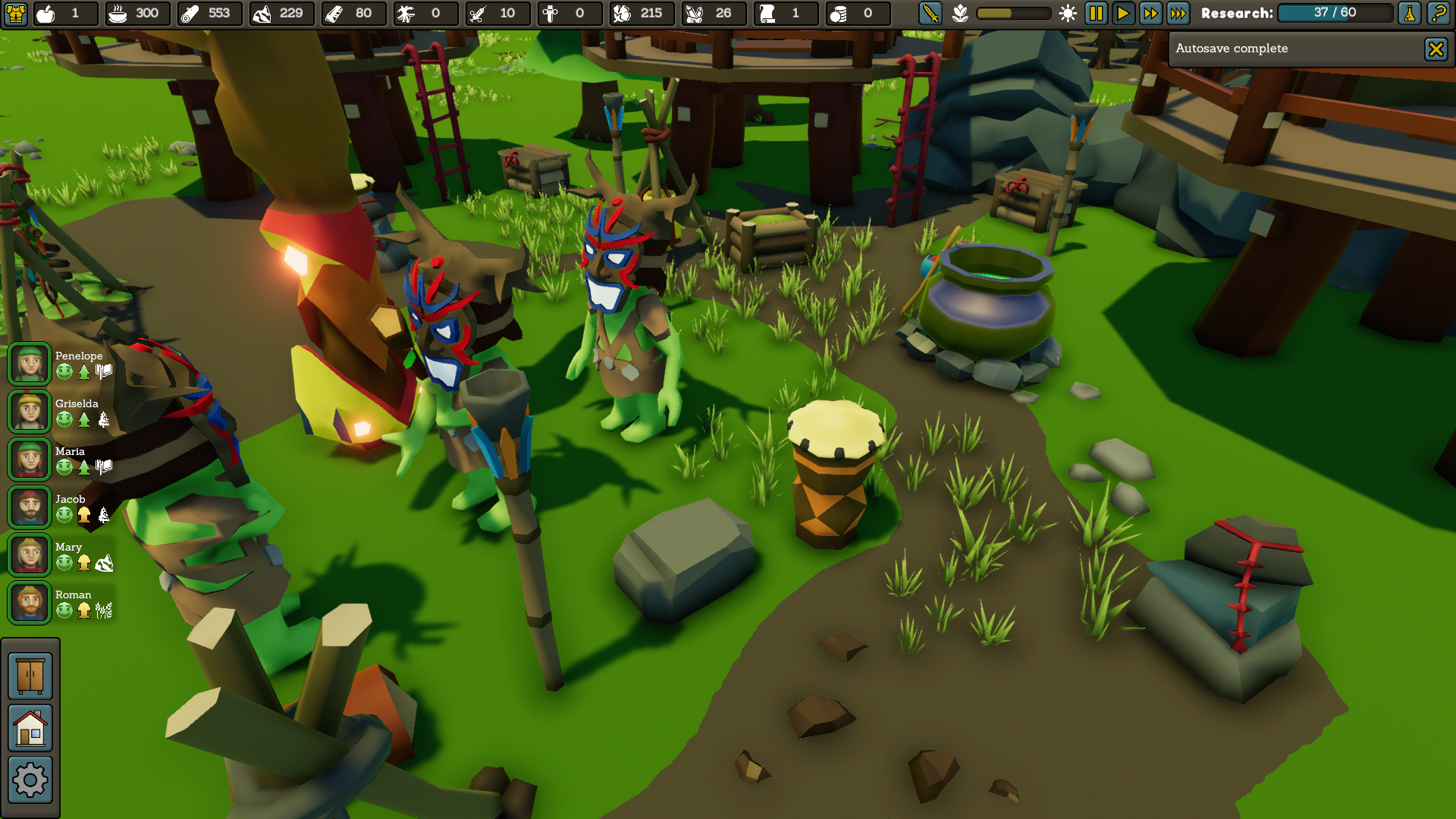1456x819 pixels.
Task: Open the house building menu
Action: click(x=30, y=728)
